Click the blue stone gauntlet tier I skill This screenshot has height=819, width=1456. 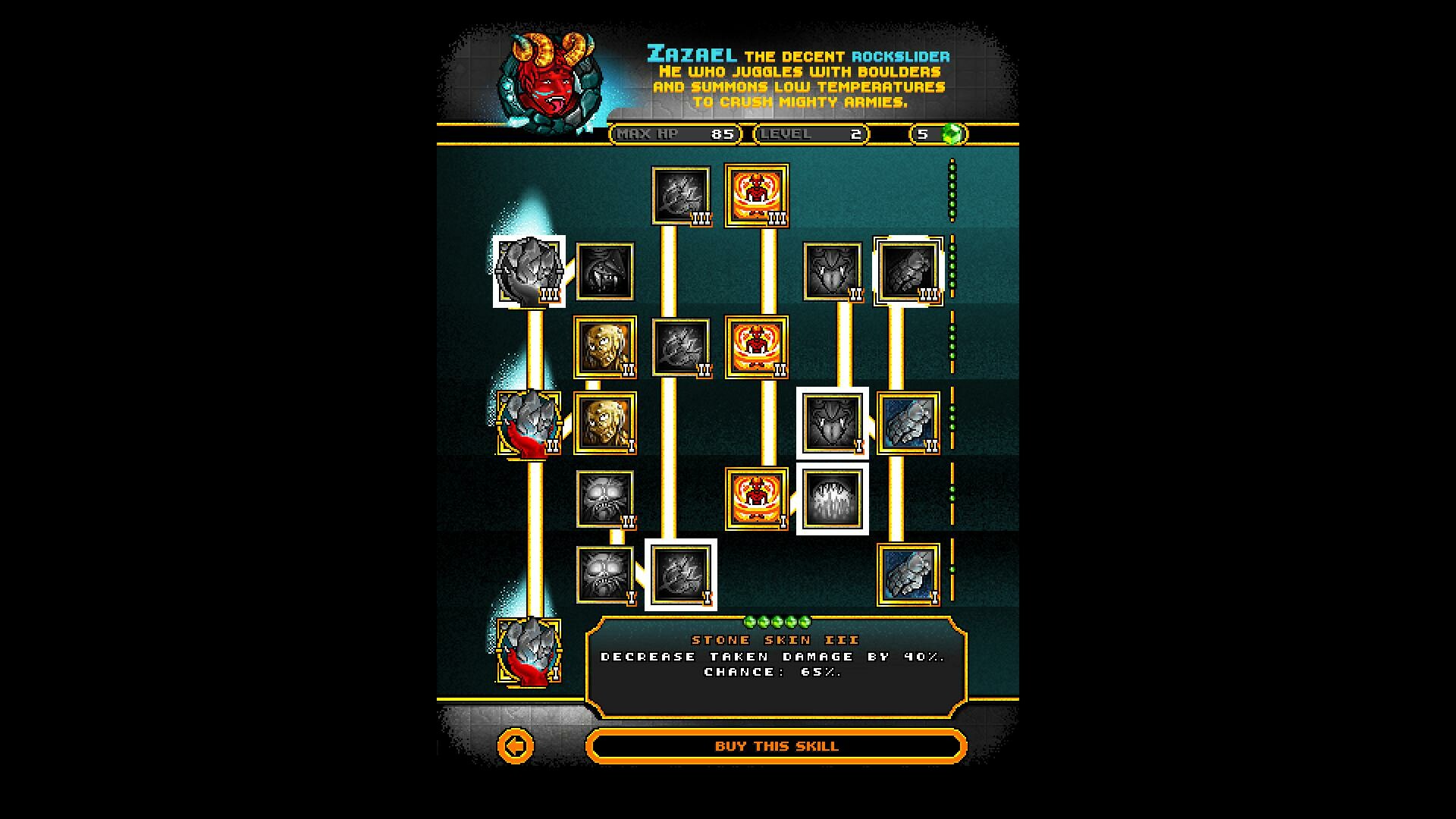[x=908, y=574]
